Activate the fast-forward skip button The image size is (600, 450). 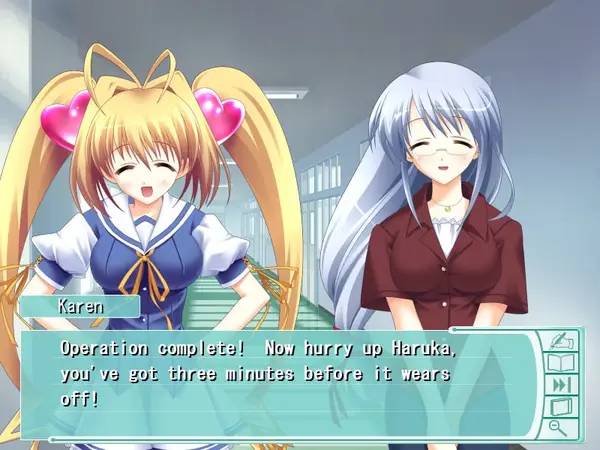tap(559, 385)
